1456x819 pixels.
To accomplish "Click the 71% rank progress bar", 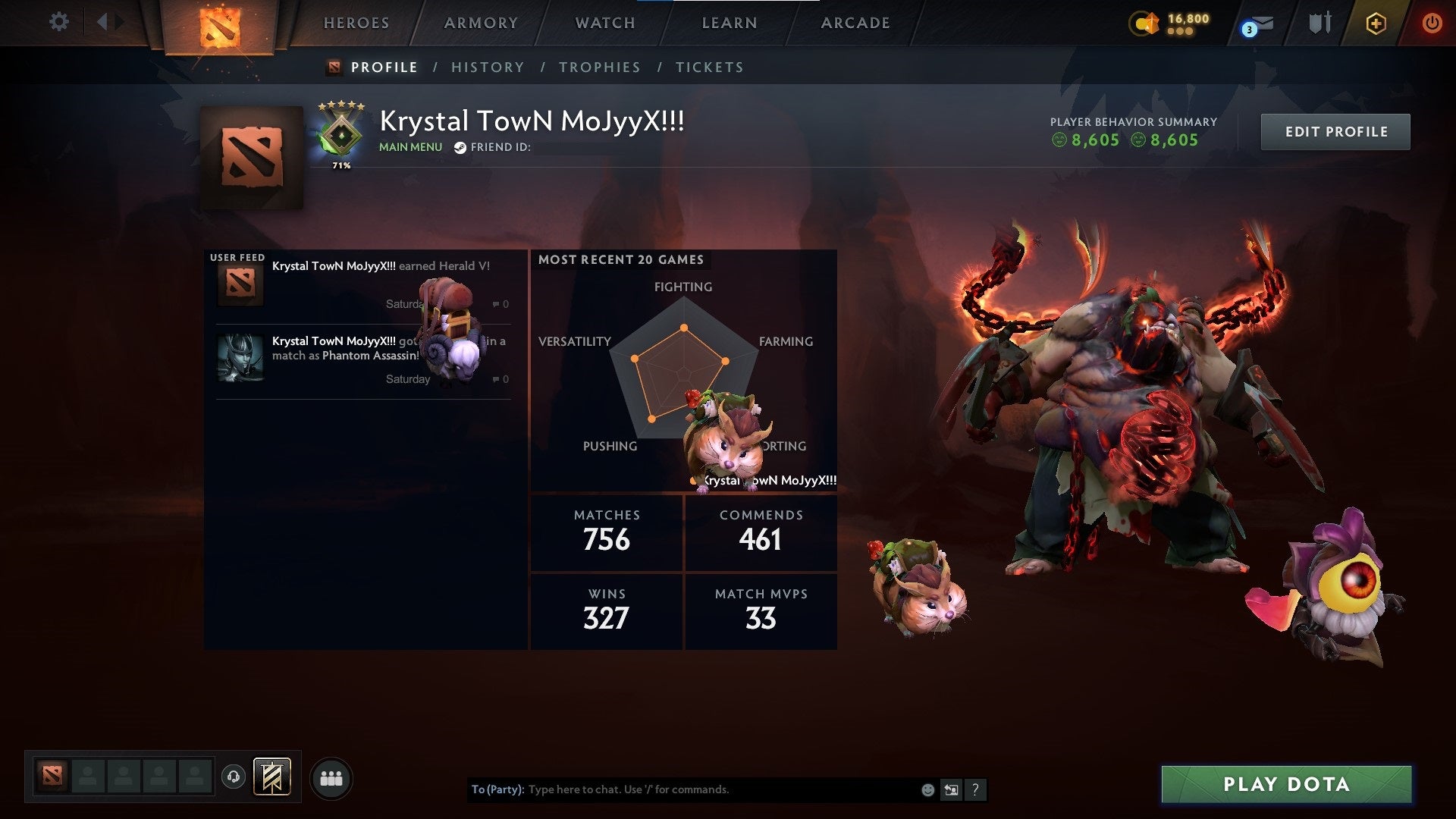I will tap(340, 164).
